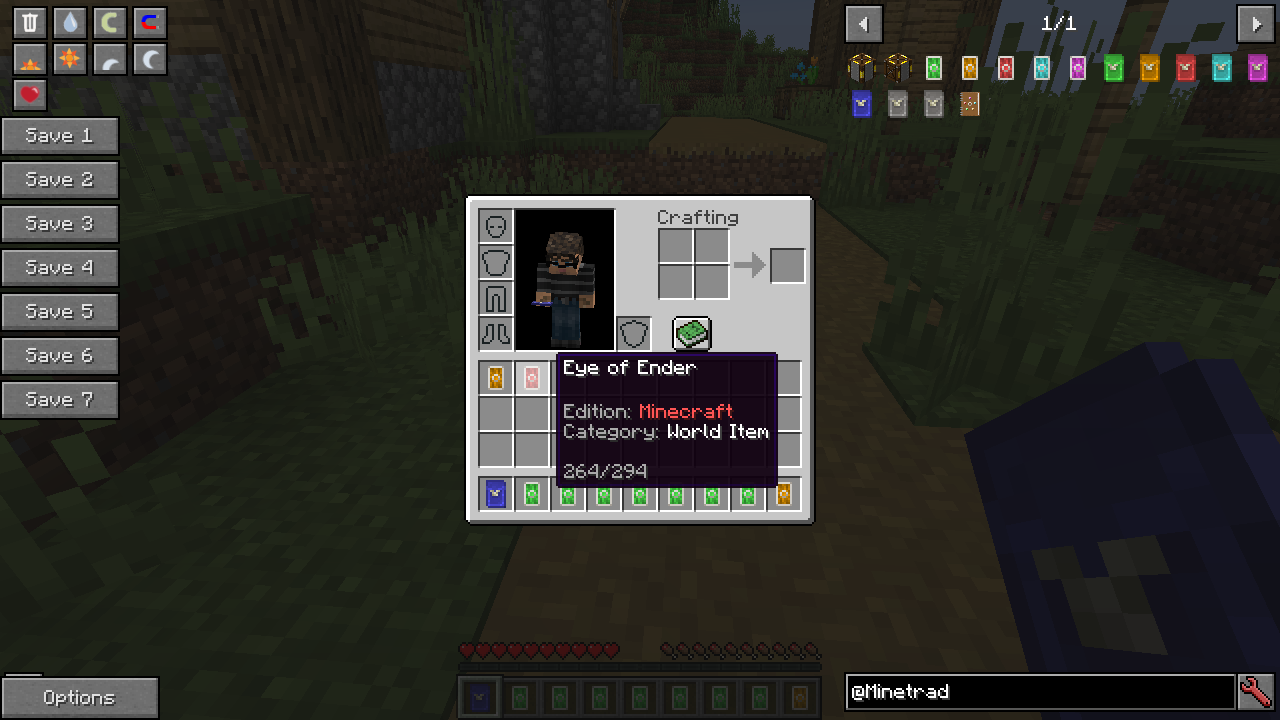Click the @Minetrad search field

pyautogui.click(x=1040, y=692)
